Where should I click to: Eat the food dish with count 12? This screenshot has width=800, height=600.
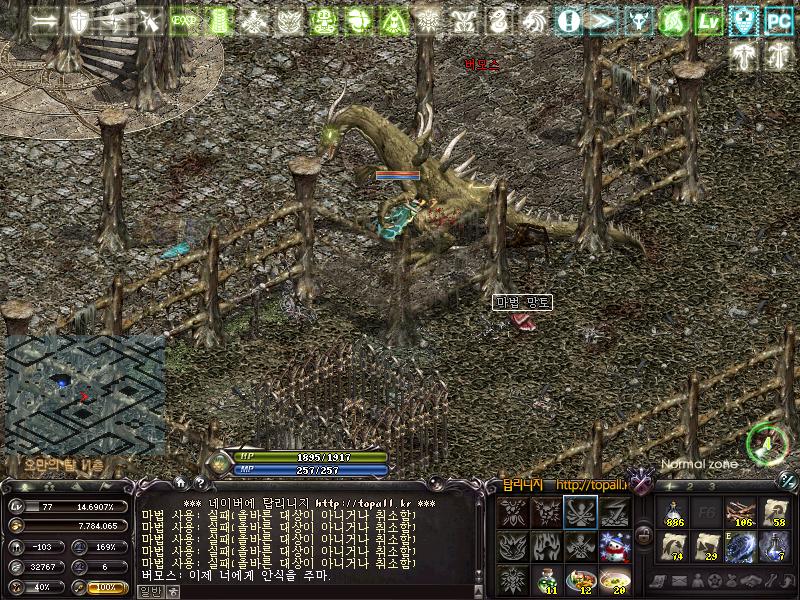tap(581, 580)
